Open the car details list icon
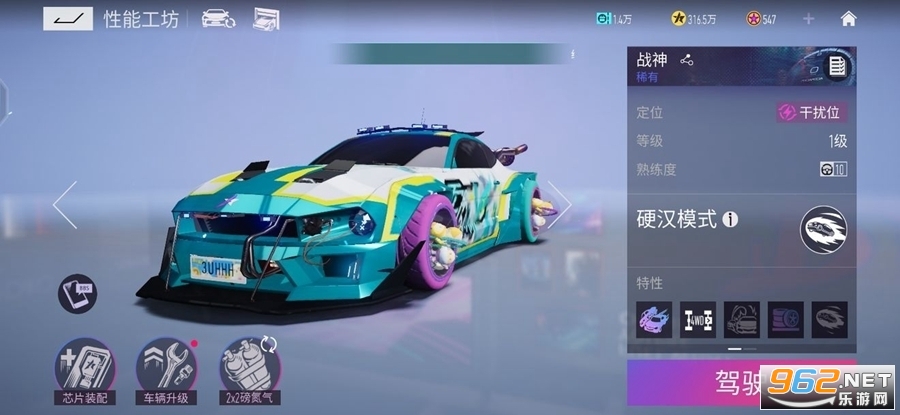This screenshot has height=415, width=900. tap(837, 67)
